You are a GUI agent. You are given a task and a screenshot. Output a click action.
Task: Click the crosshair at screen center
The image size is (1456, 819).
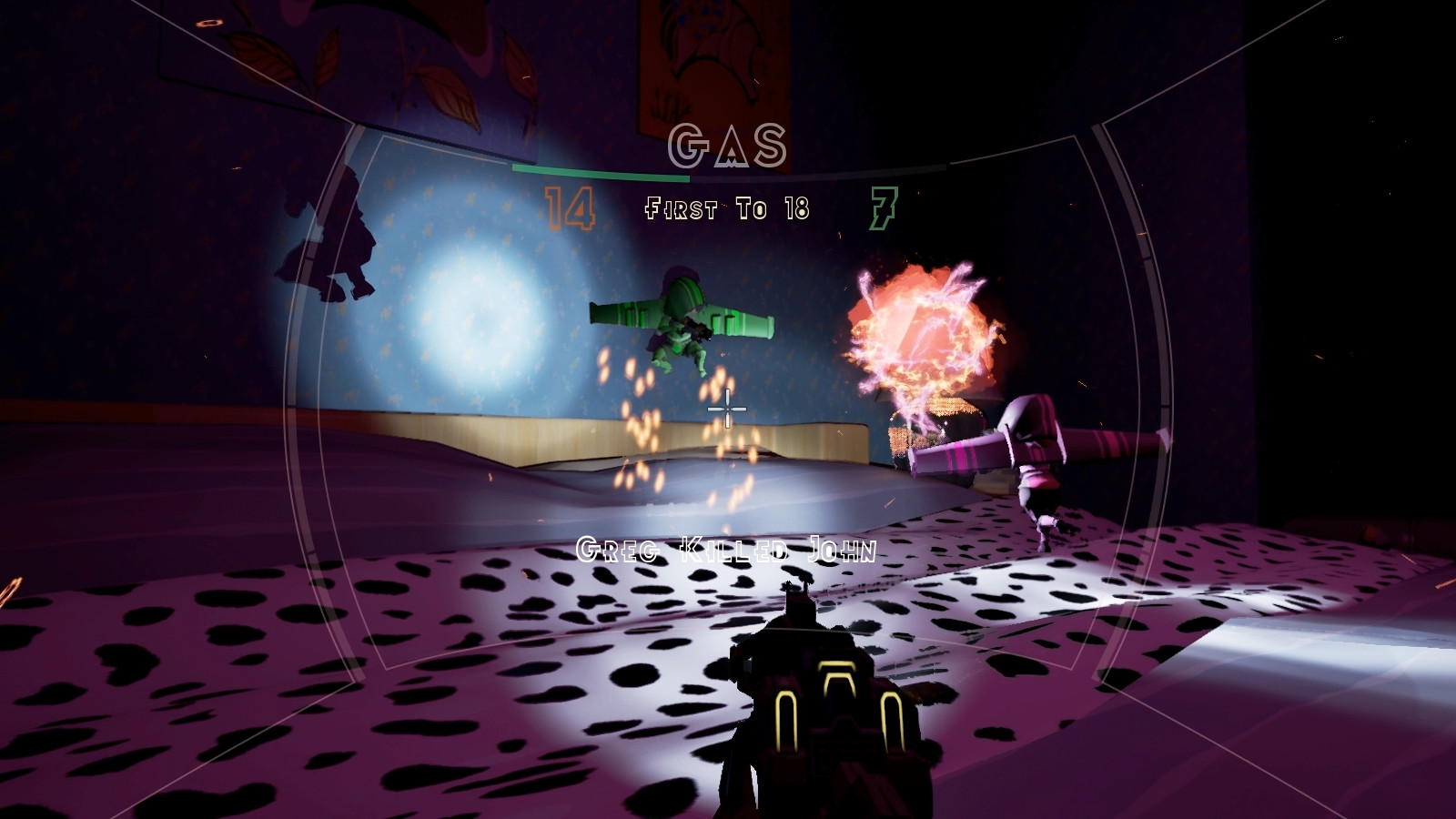tap(728, 411)
